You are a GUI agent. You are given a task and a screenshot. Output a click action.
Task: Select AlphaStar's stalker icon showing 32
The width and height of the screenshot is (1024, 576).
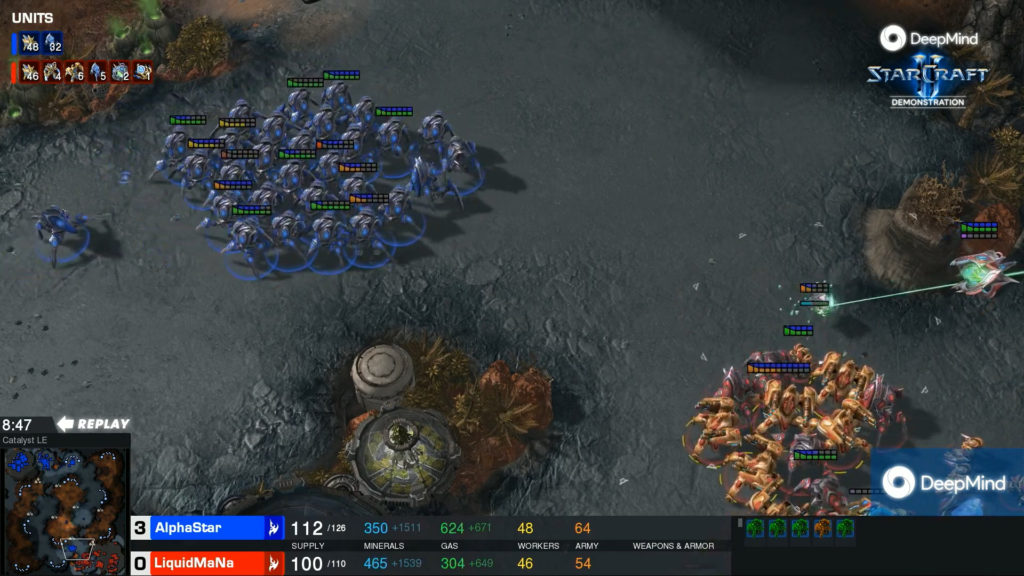click(53, 44)
